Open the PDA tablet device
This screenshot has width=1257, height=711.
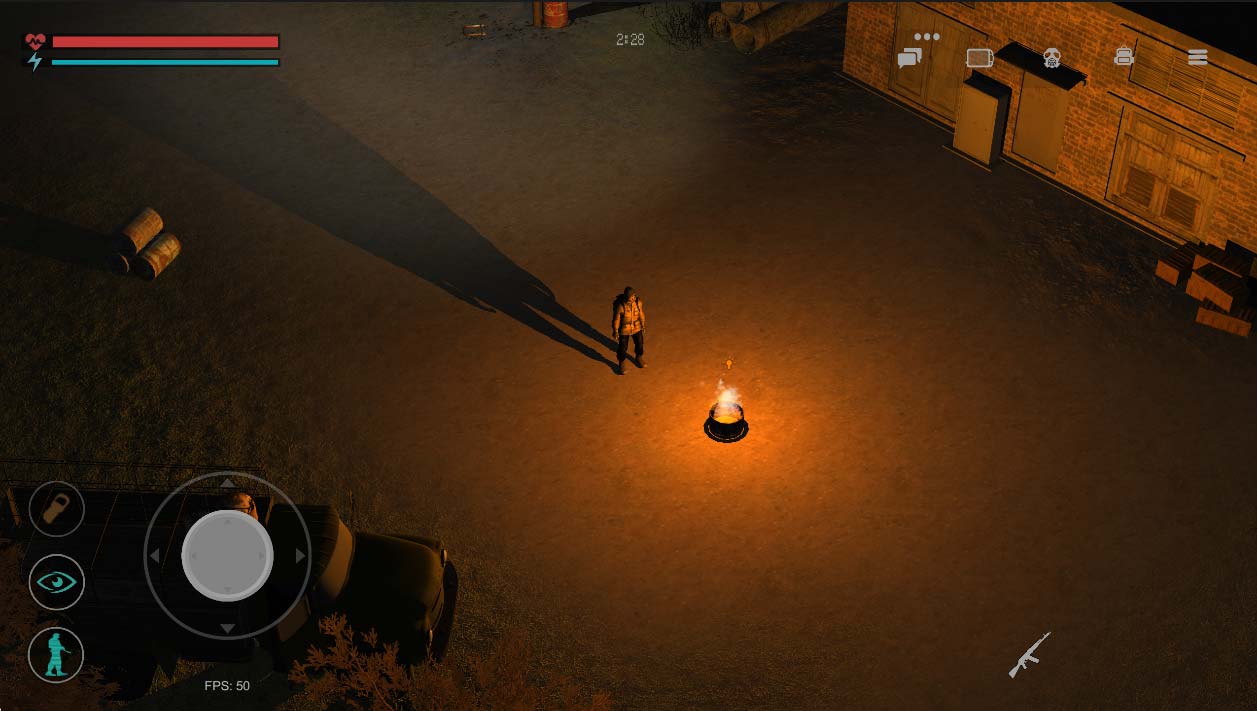point(979,58)
